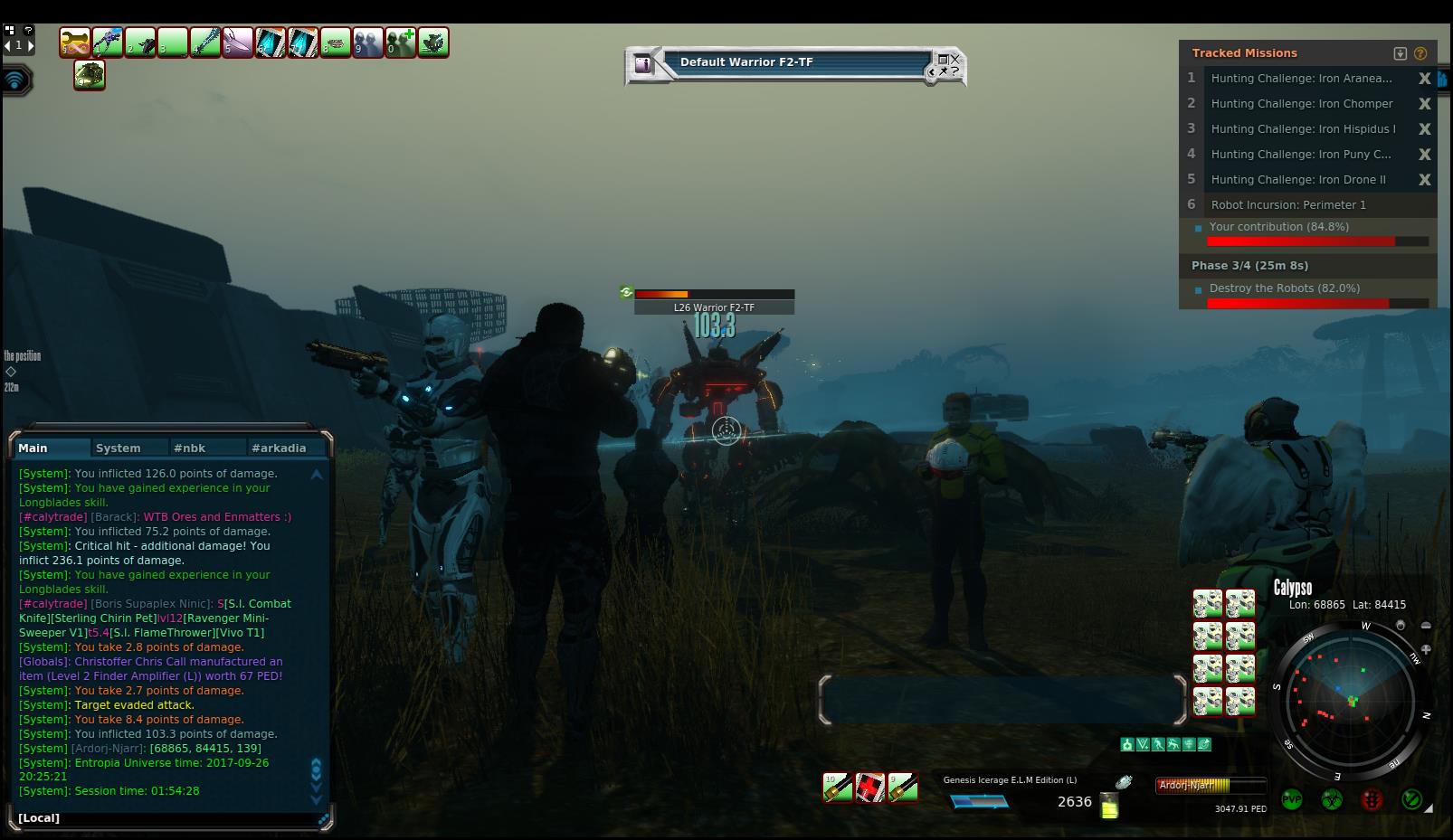
Task: Switch to the System chat tab
Action: [119, 448]
